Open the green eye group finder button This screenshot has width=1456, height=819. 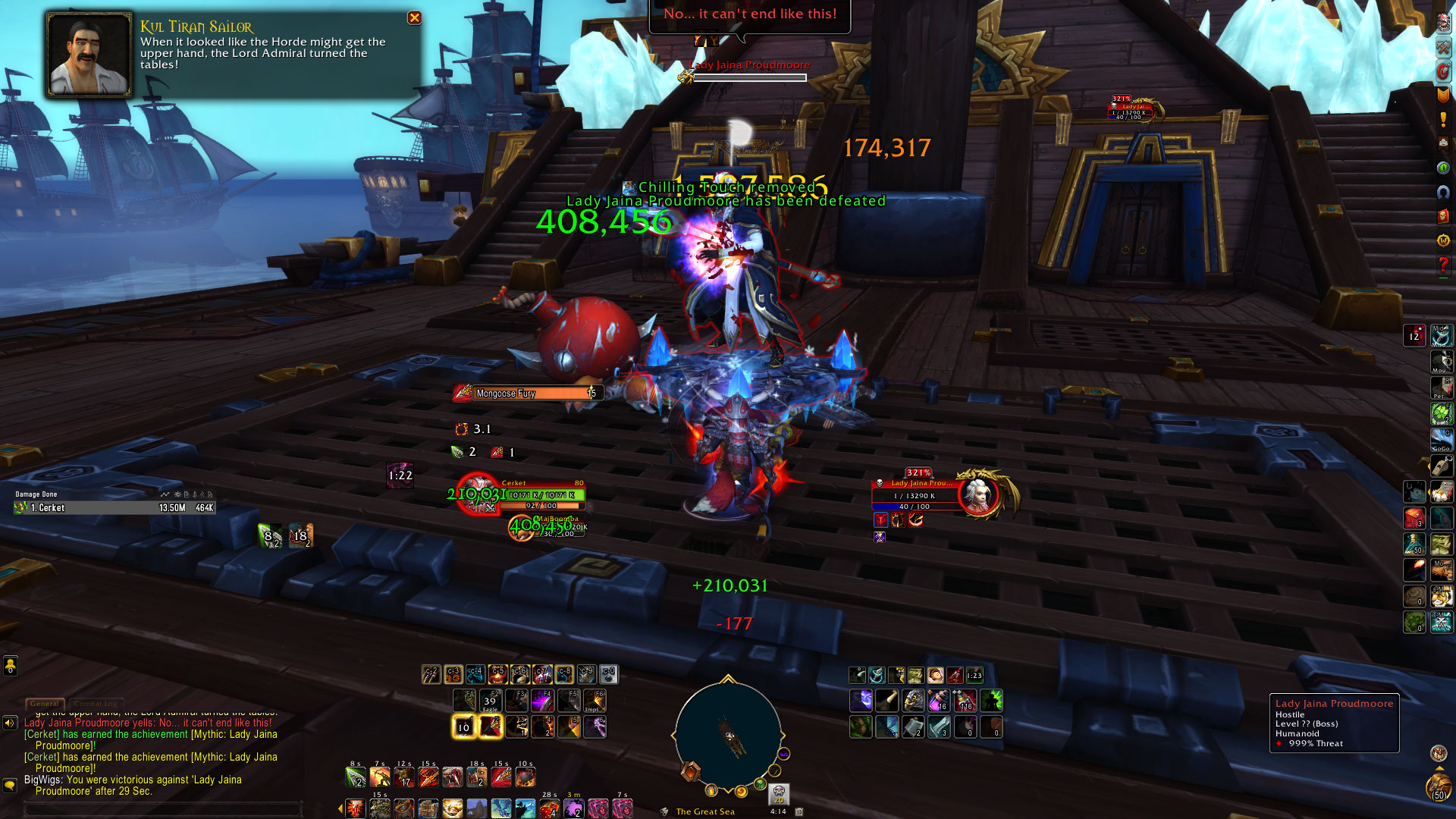(x=1443, y=168)
